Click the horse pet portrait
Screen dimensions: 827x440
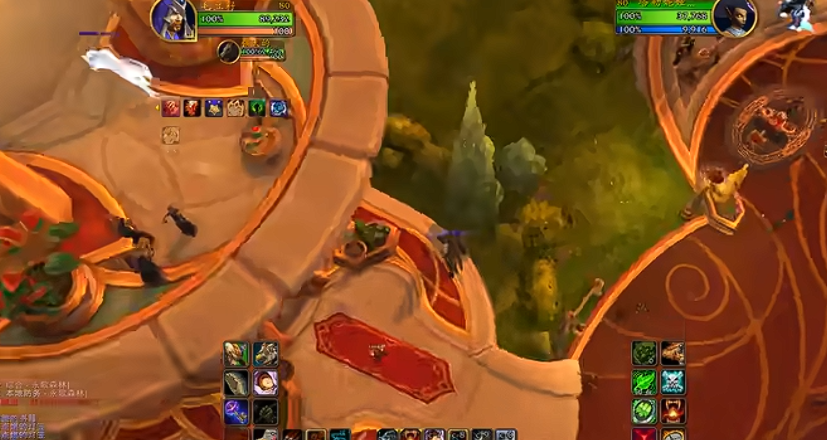point(229,50)
